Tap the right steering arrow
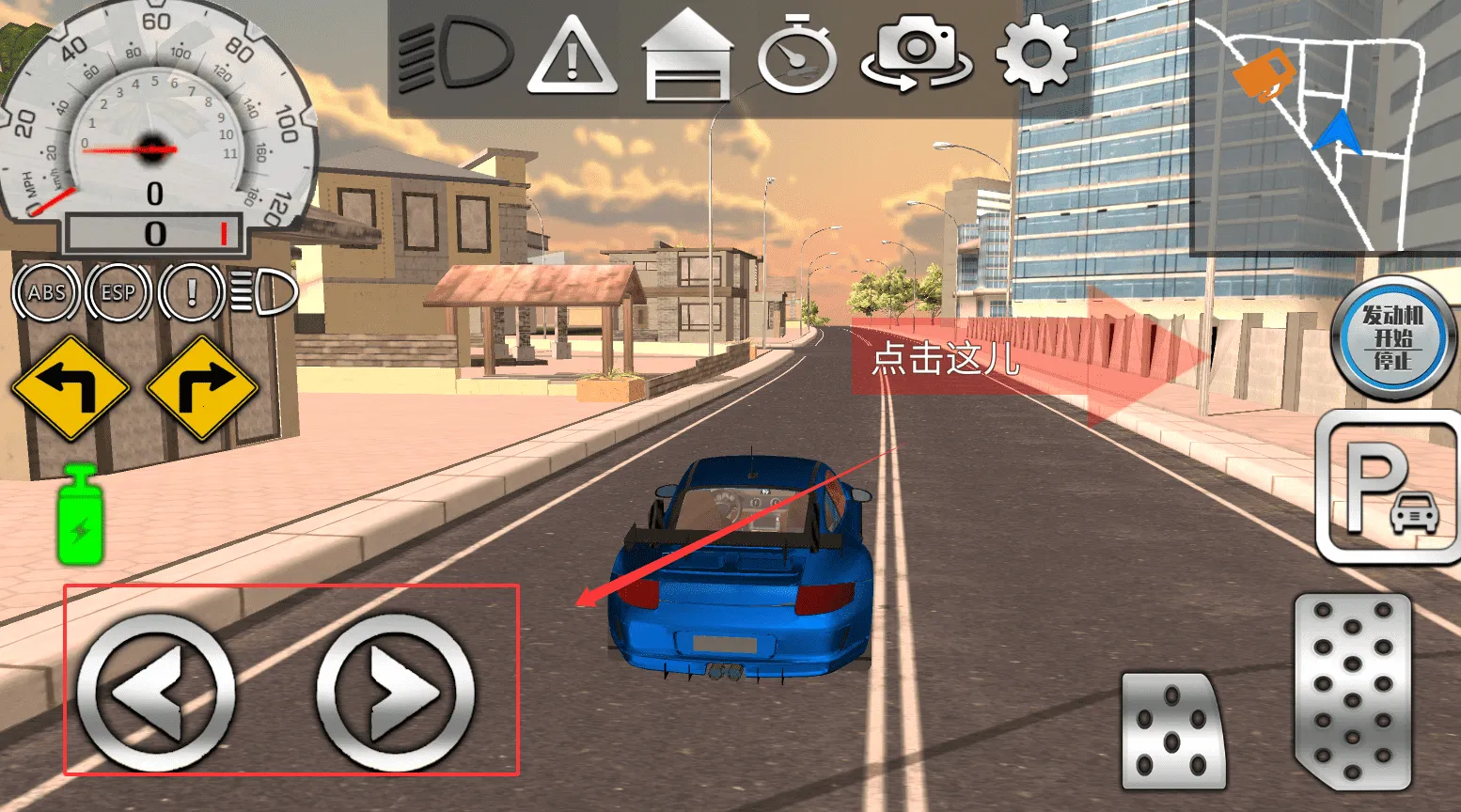This screenshot has width=1461, height=812. click(395, 691)
